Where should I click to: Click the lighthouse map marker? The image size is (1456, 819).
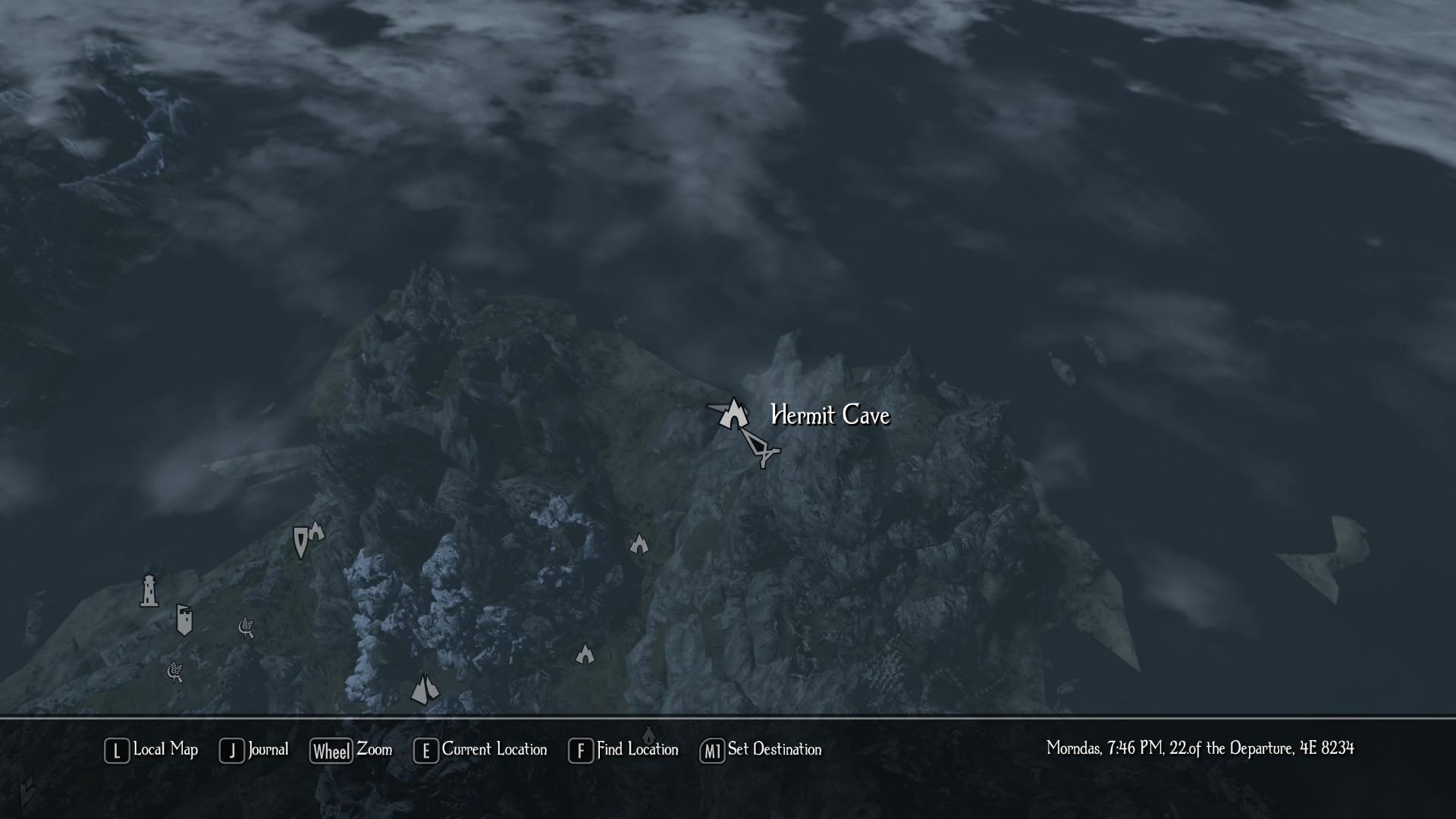coord(149,591)
